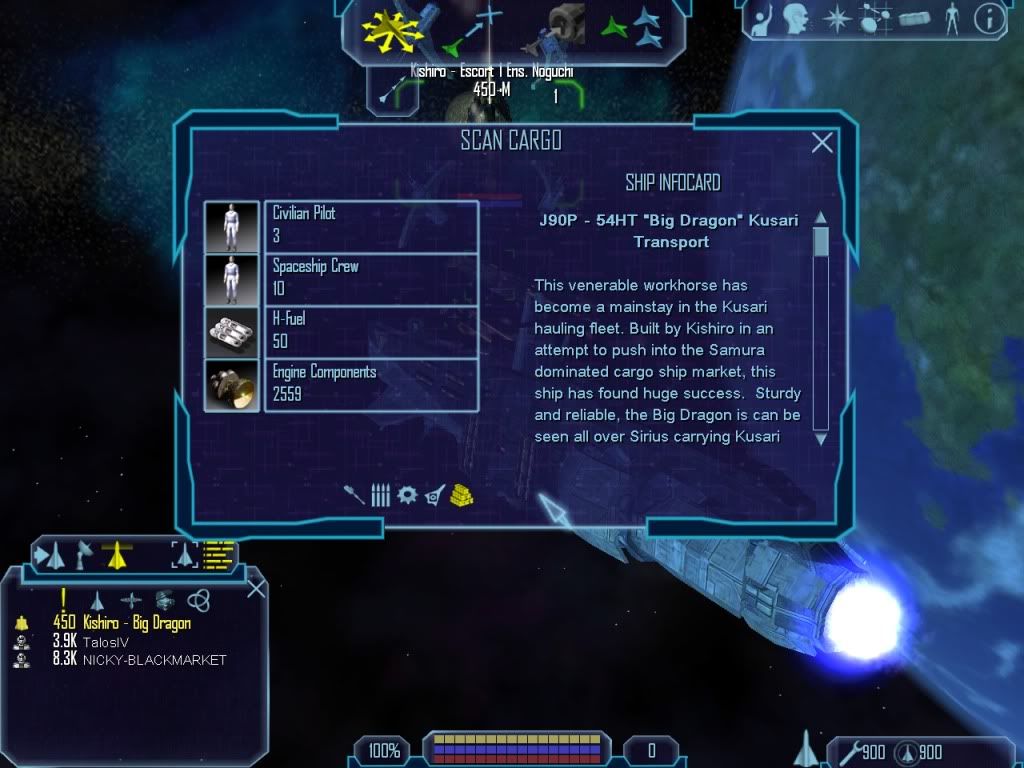Viewport: 1024px width, 768px height.
Task: Close the contact list panel
Action: 256,588
